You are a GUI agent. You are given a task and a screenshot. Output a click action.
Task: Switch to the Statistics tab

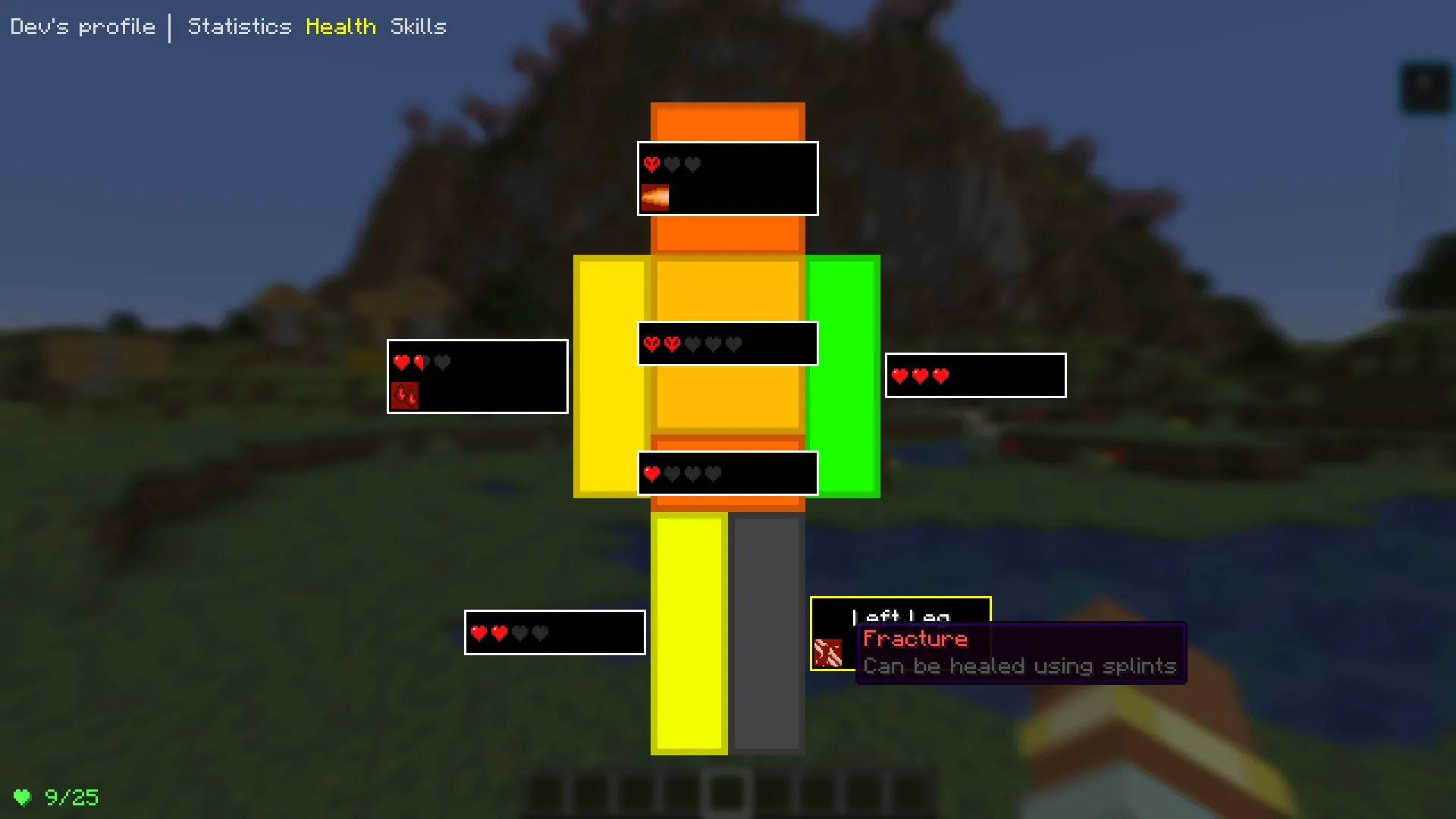tap(240, 27)
